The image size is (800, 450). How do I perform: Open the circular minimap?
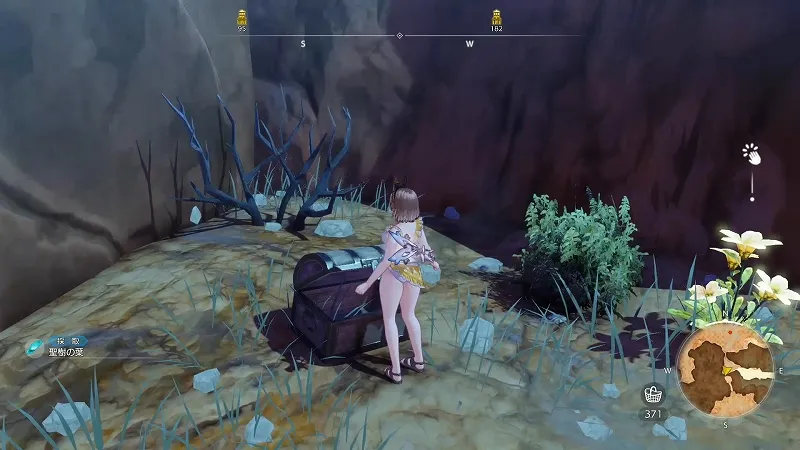point(726,368)
